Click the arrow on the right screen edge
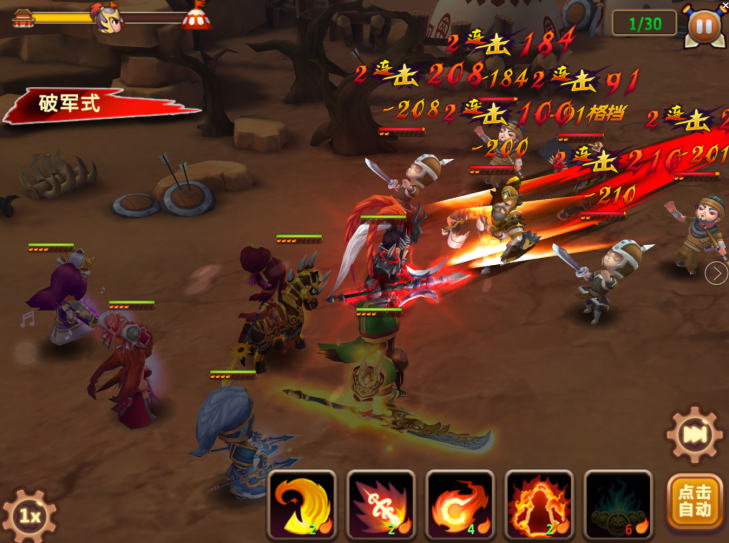 pos(716,273)
